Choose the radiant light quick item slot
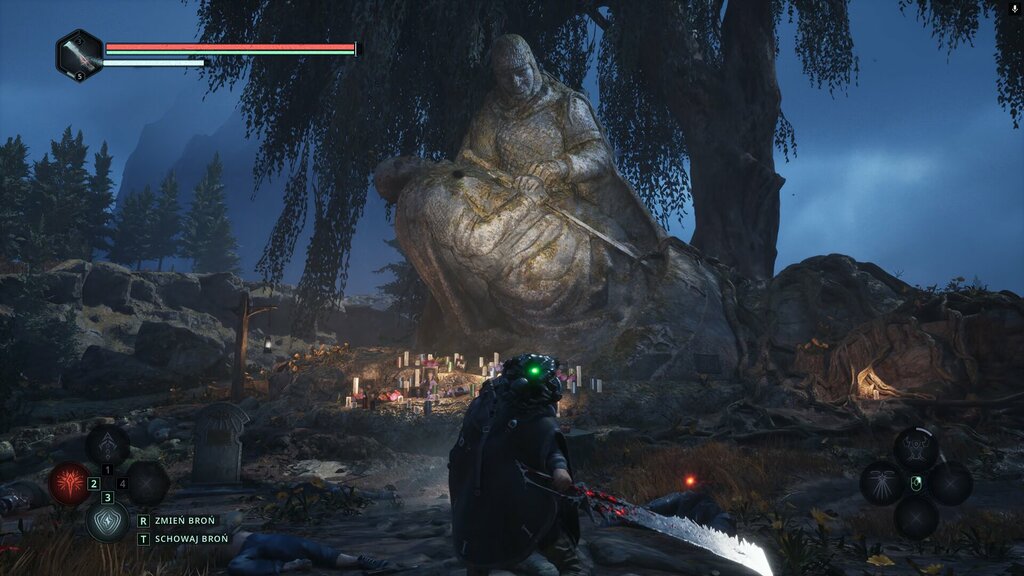 click(x=881, y=483)
